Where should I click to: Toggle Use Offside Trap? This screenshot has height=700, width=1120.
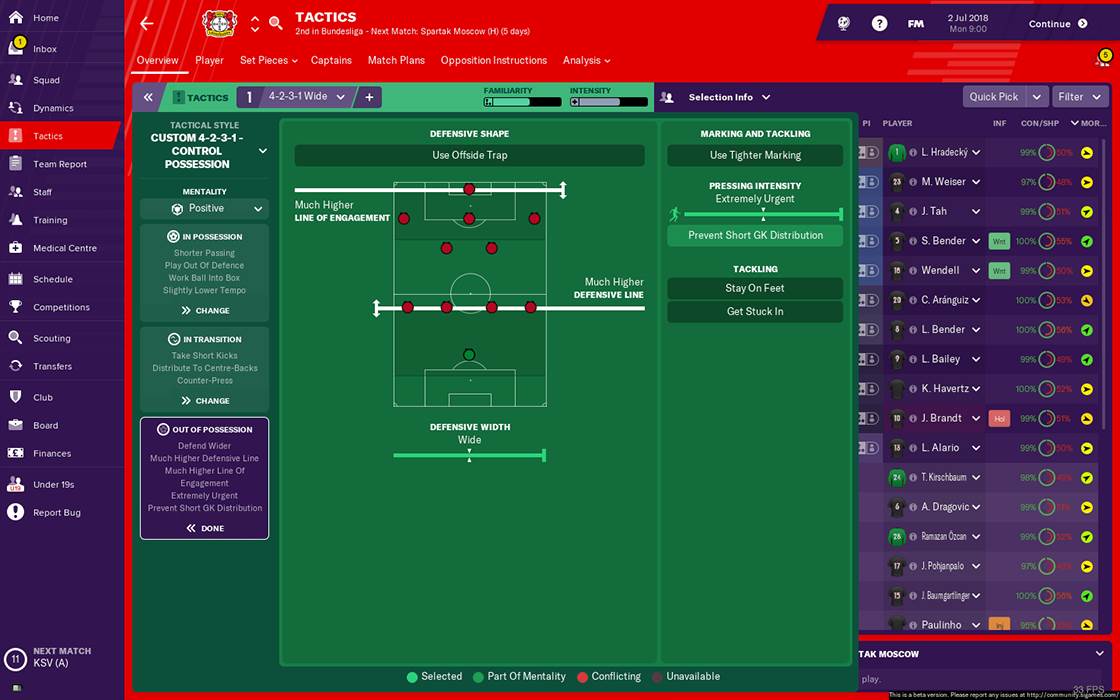click(469, 155)
